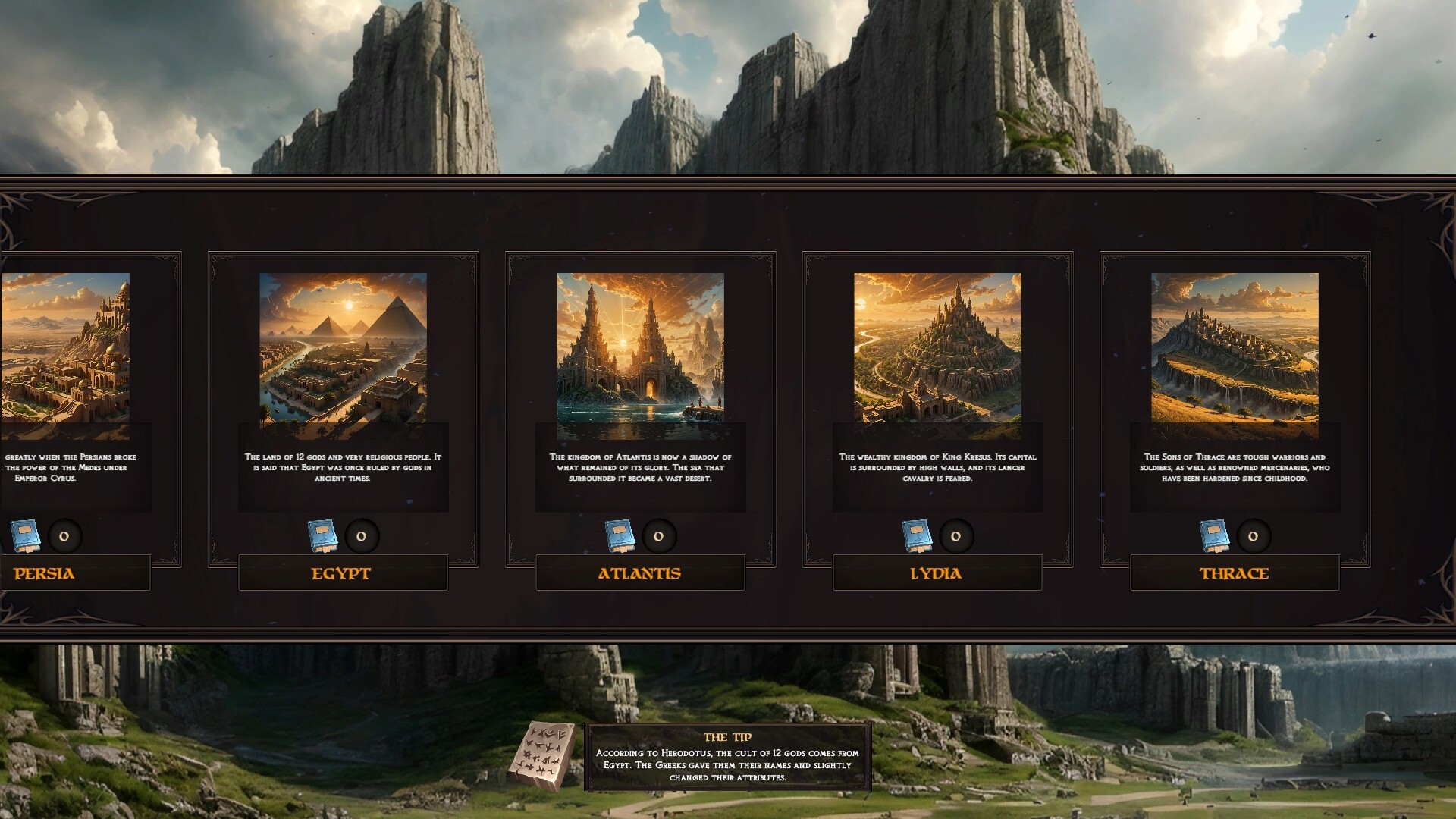Open the Atlantis codex book icon
This screenshot has width=1456, height=819.
point(621,536)
